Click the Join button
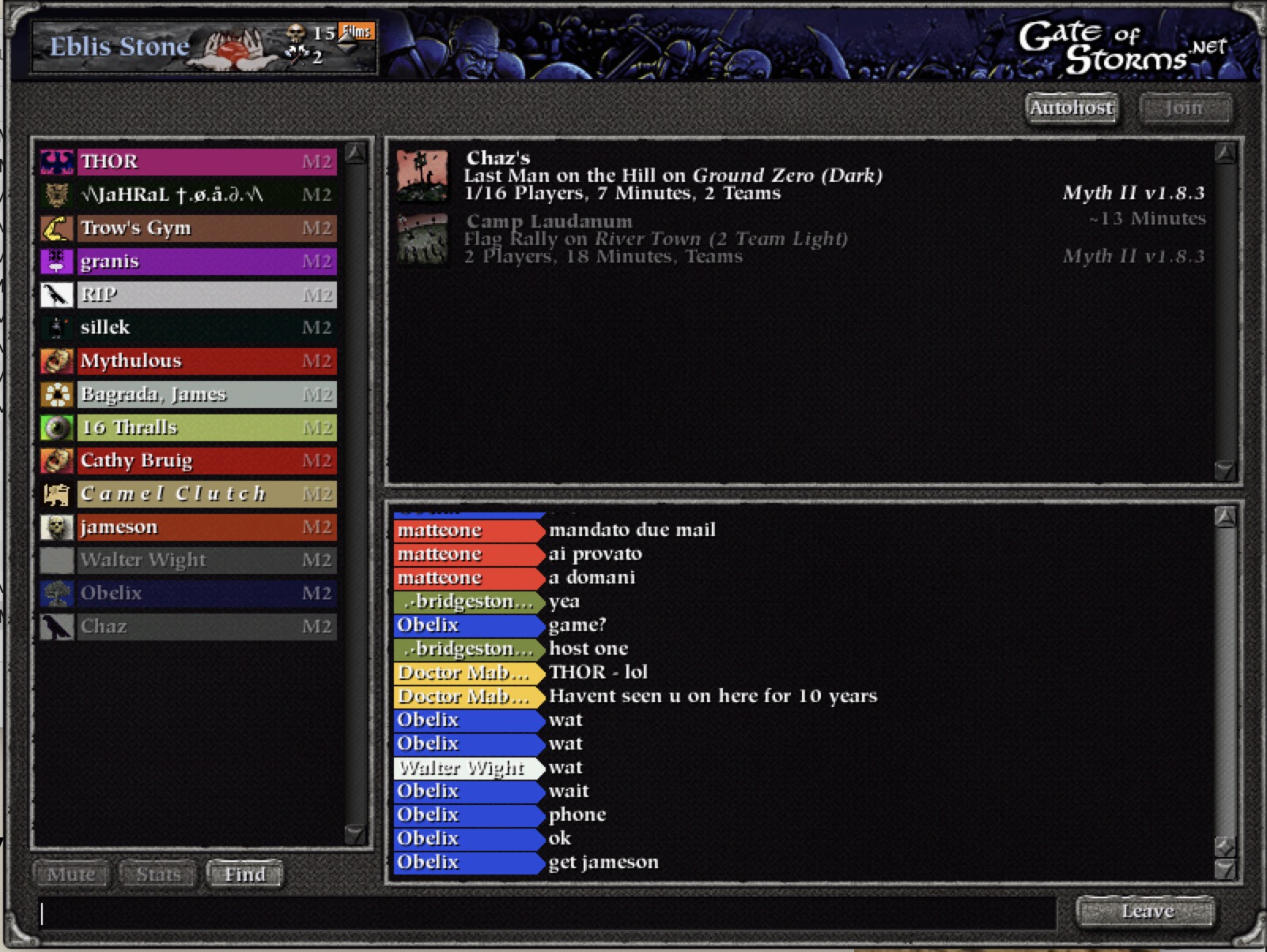The height and width of the screenshot is (952, 1267). point(1184,108)
